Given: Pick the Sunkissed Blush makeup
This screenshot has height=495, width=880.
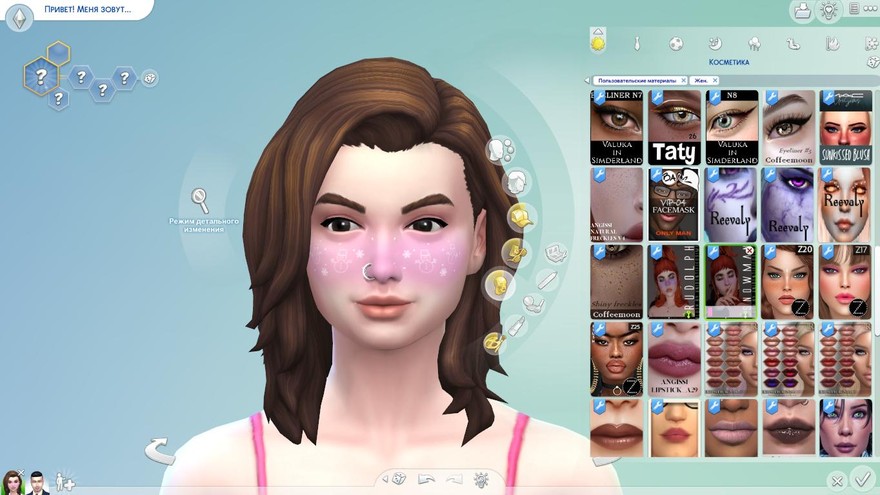Looking at the screenshot, I should click(845, 127).
